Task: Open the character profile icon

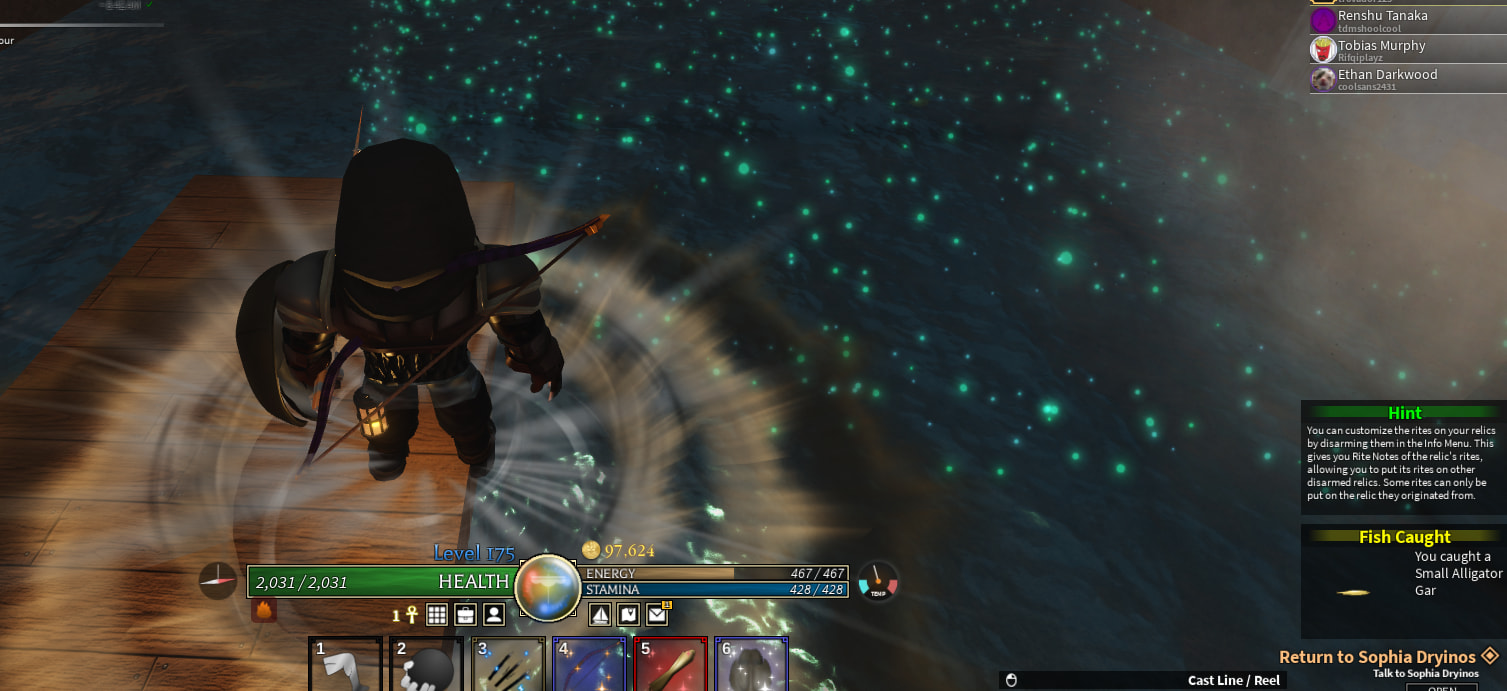Action: [494, 614]
